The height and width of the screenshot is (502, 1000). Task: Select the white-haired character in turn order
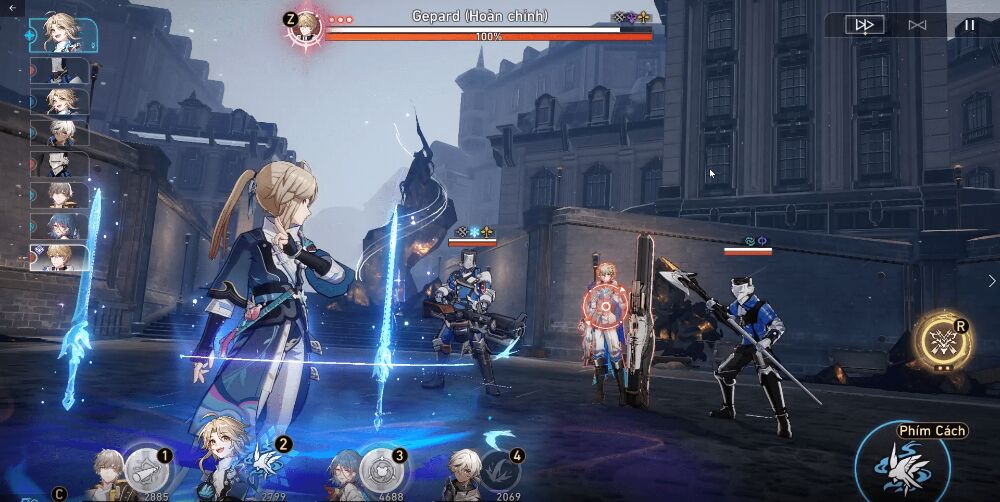(x=64, y=133)
